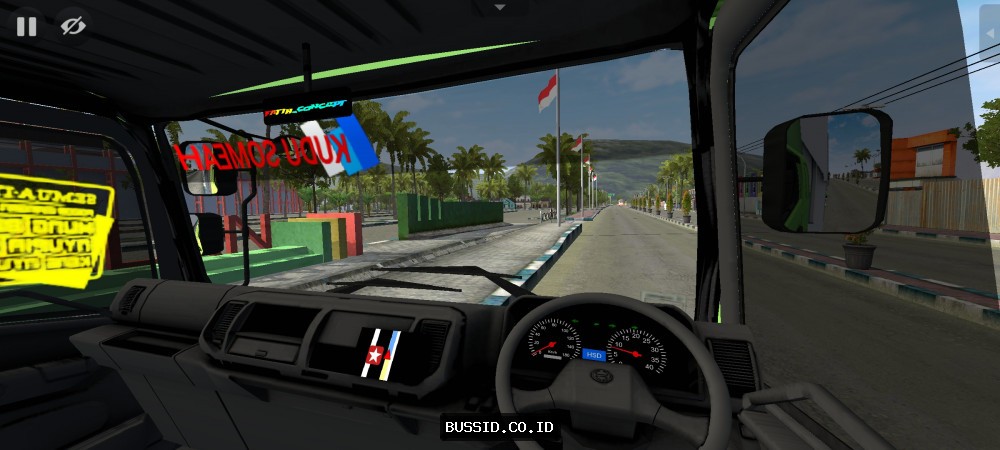Pause the game with the pause button
Viewport: 1000px width, 450px height.
point(27,27)
